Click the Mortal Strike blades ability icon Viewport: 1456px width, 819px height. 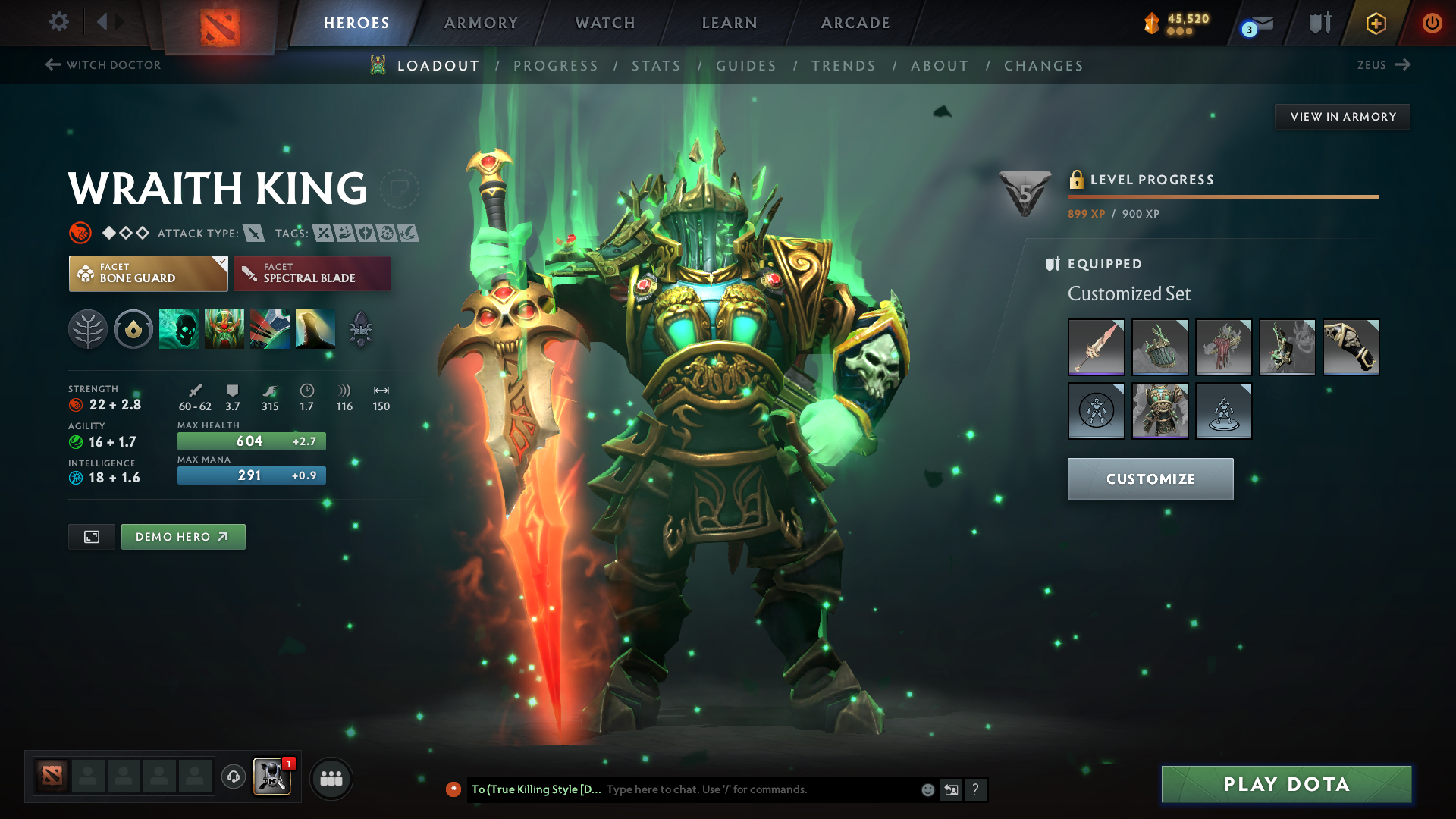click(270, 329)
